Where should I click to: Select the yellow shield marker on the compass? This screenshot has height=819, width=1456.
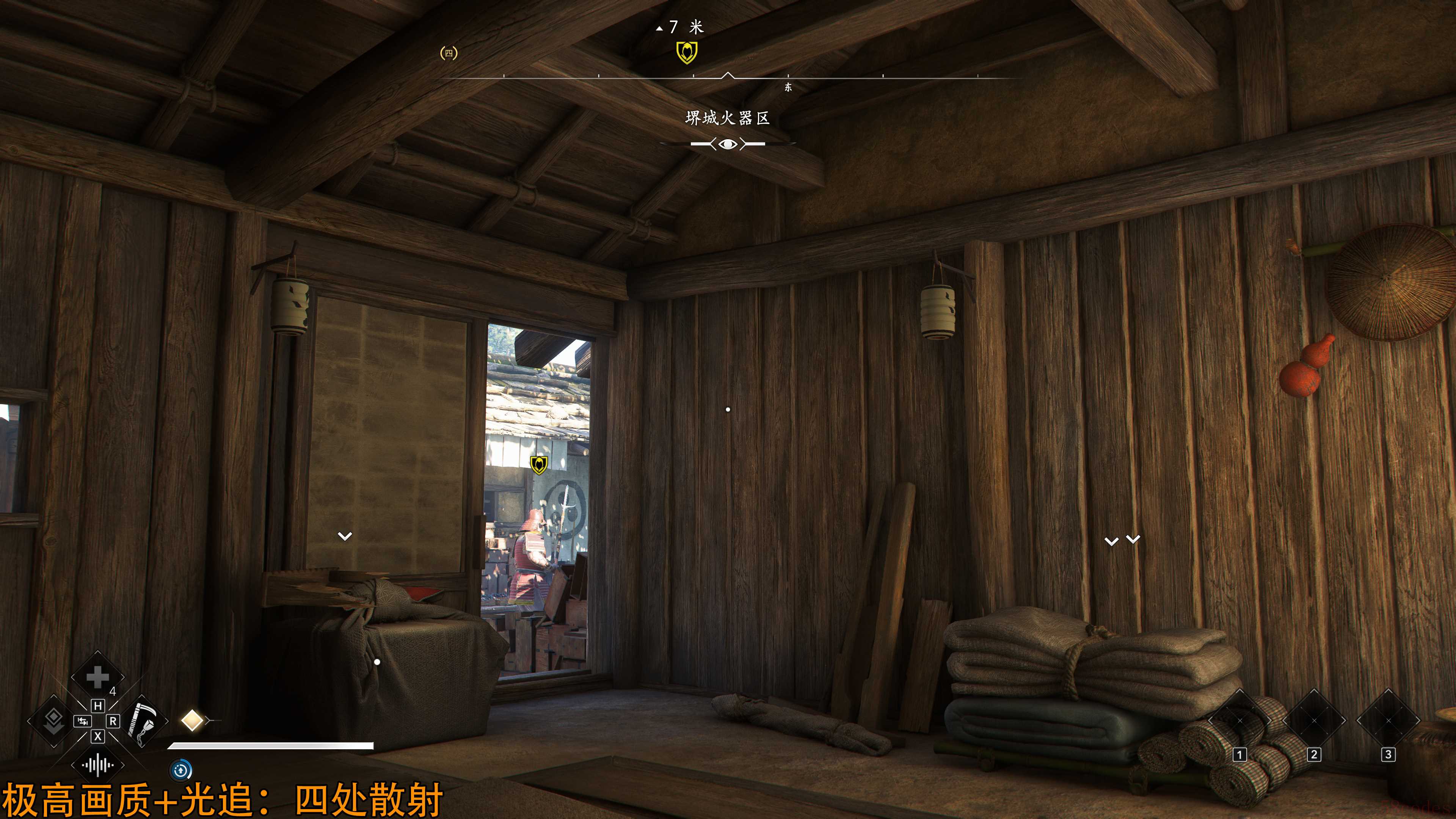687,53
